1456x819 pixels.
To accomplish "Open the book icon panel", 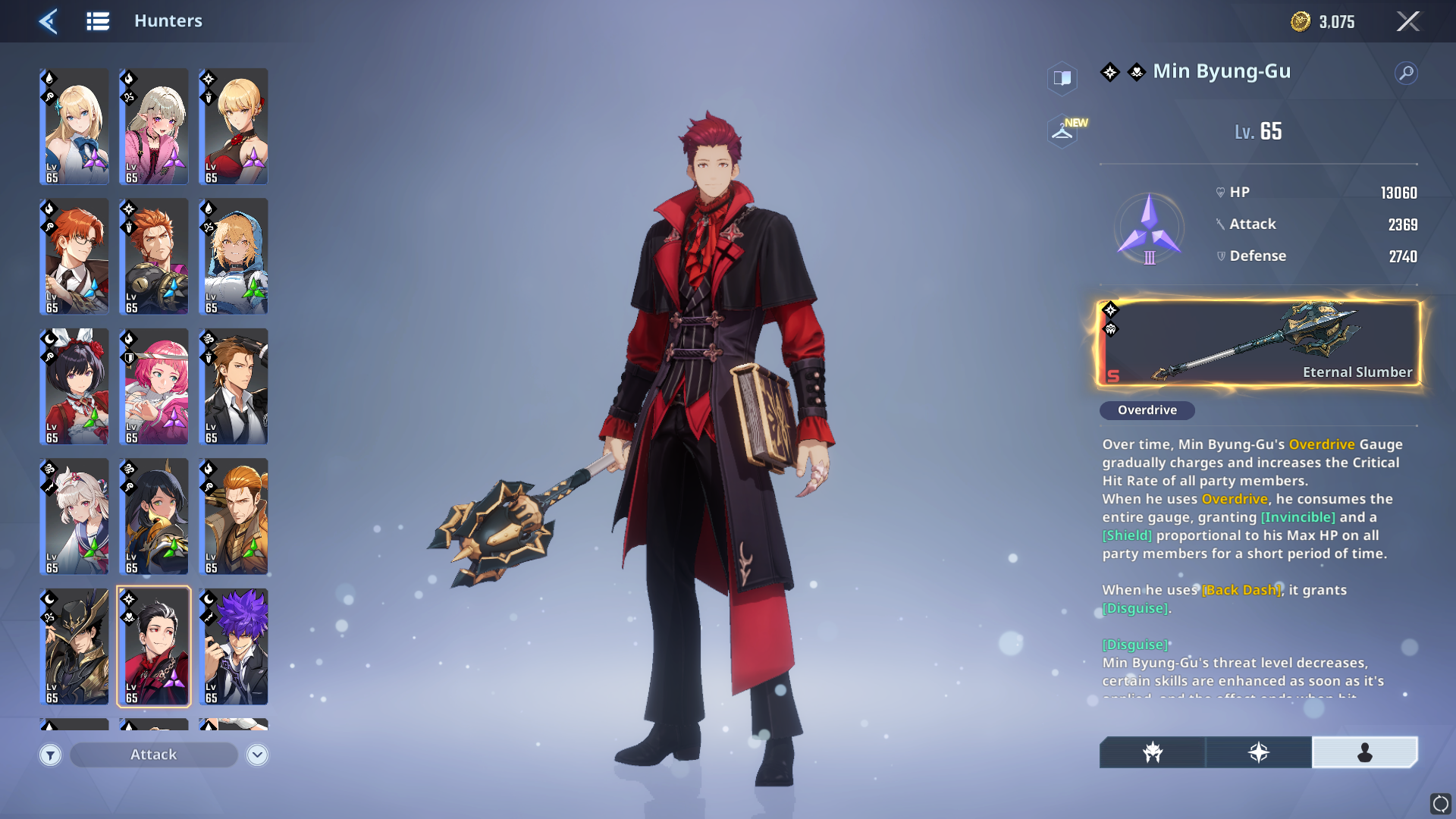I will pos(1062,78).
